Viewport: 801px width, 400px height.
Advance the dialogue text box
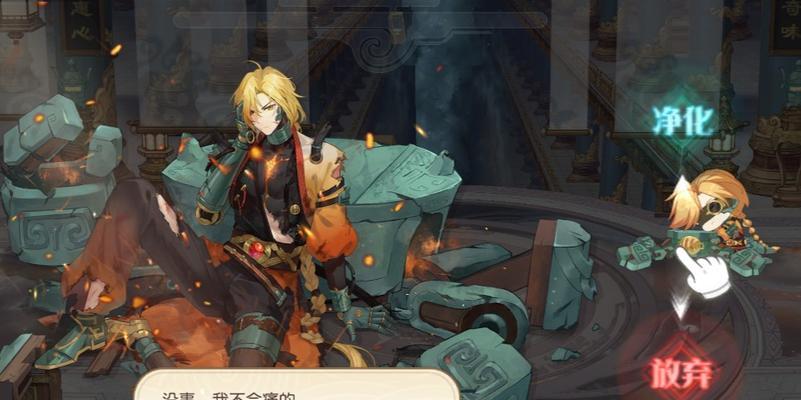pos(295,387)
